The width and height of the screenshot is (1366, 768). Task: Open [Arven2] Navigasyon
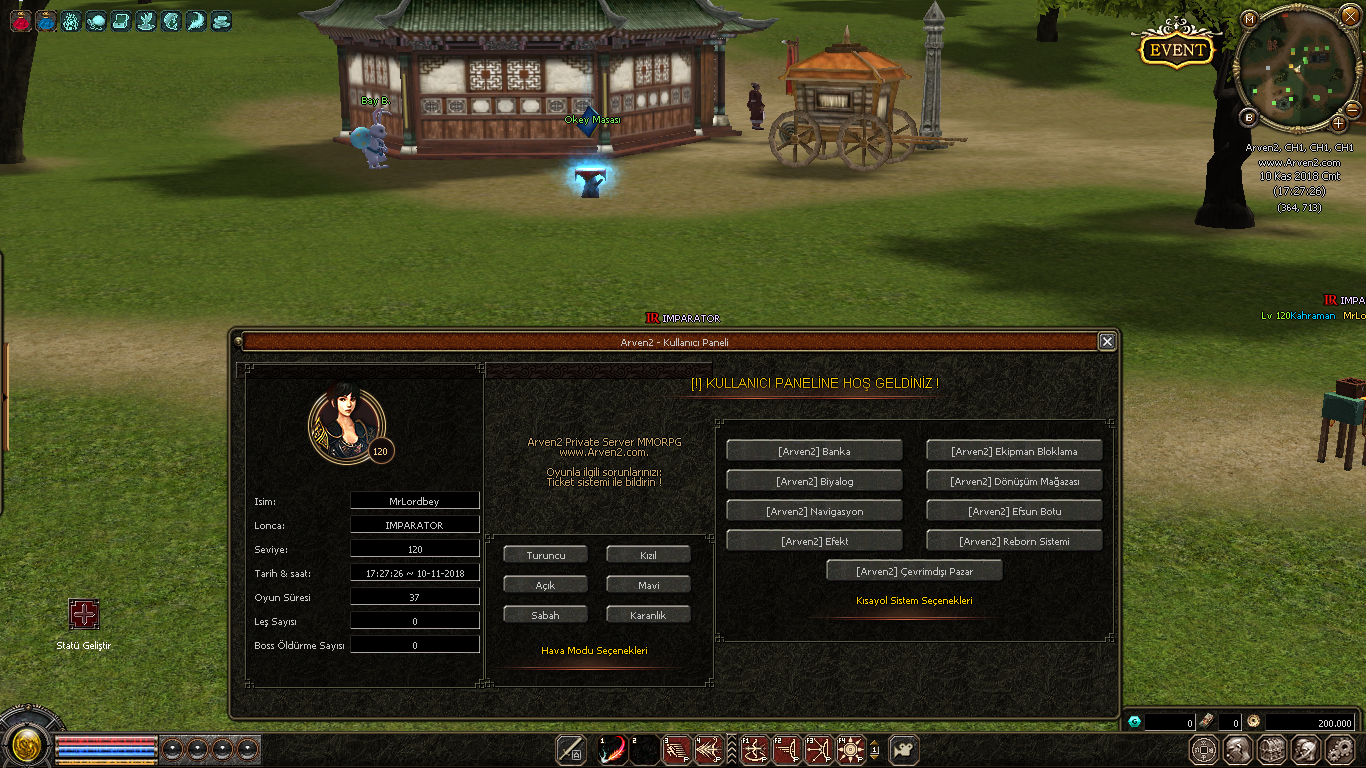(x=814, y=511)
